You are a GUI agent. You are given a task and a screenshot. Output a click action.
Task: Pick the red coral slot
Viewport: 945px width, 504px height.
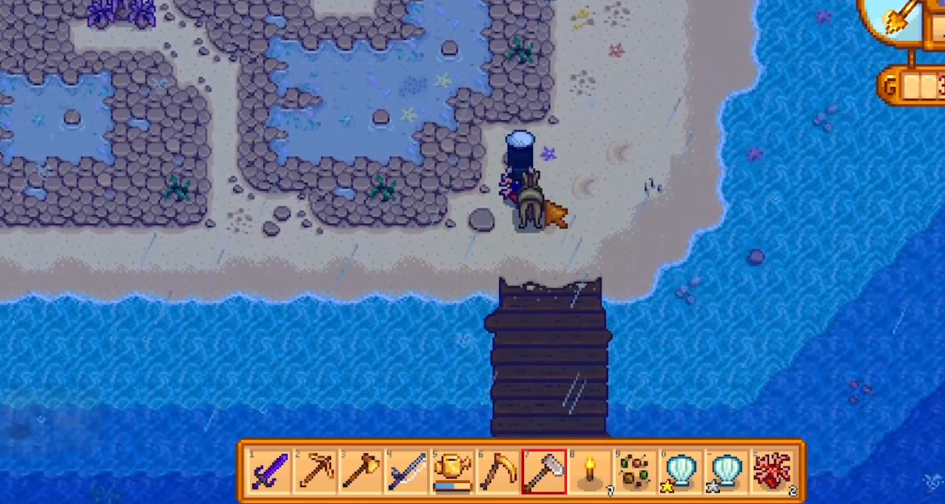(x=773, y=470)
